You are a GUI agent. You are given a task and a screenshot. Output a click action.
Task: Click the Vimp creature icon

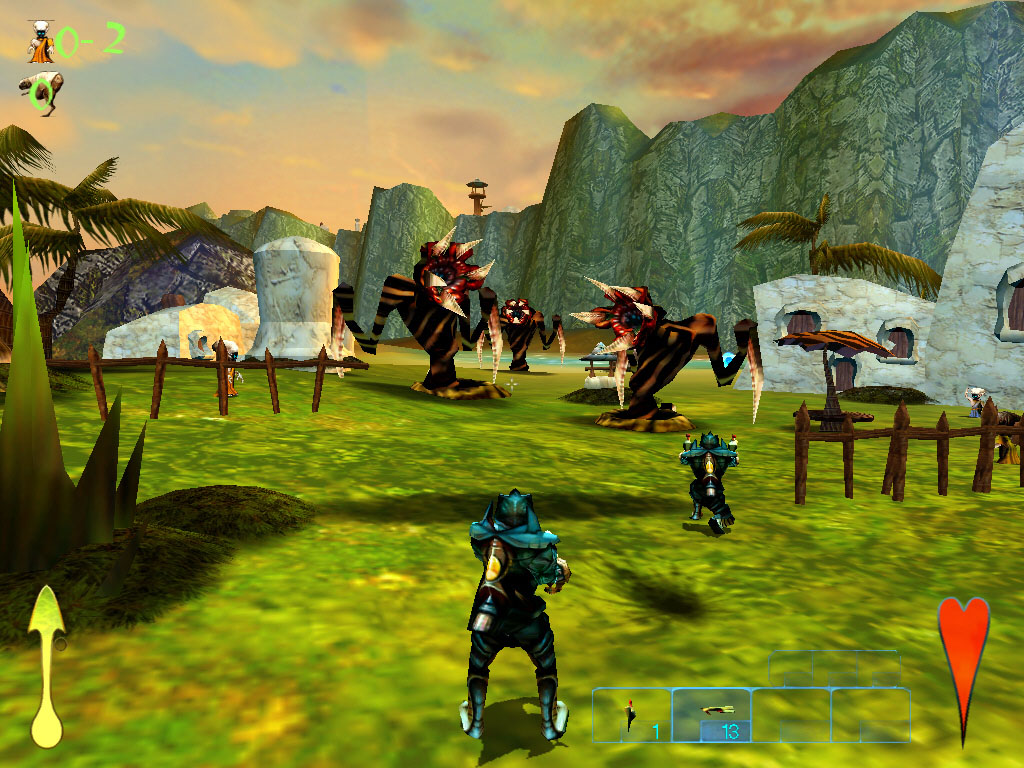tap(40, 90)
